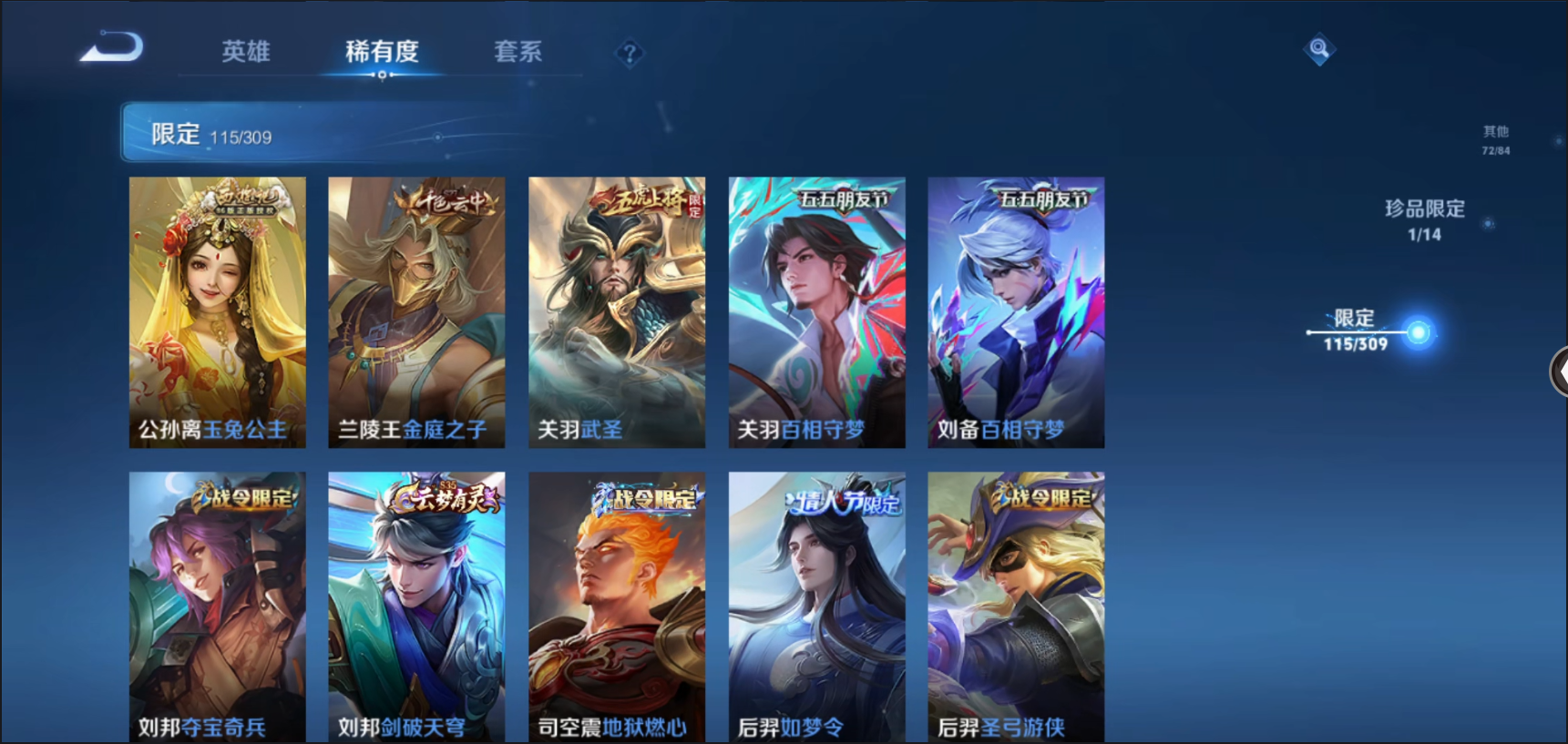The height and width of the screenshot is (744, 1568).
Task: Click the question mark help icon
Action: point(629,54)
